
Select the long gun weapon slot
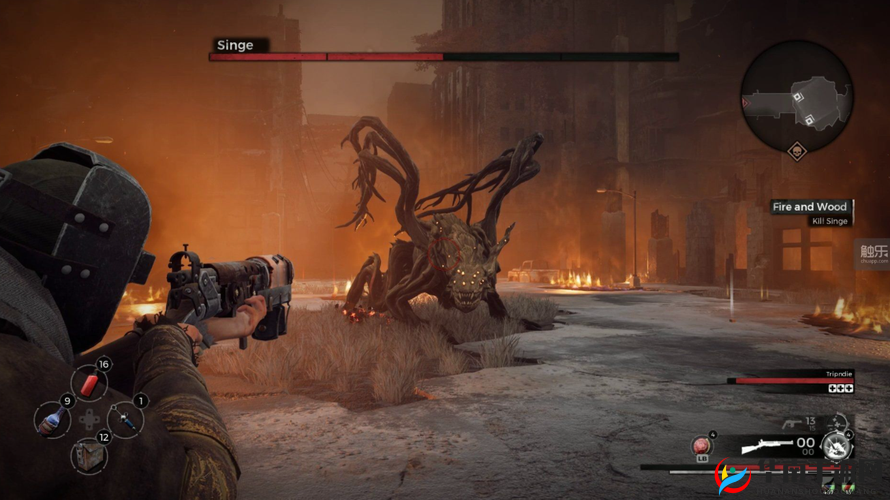770,443
